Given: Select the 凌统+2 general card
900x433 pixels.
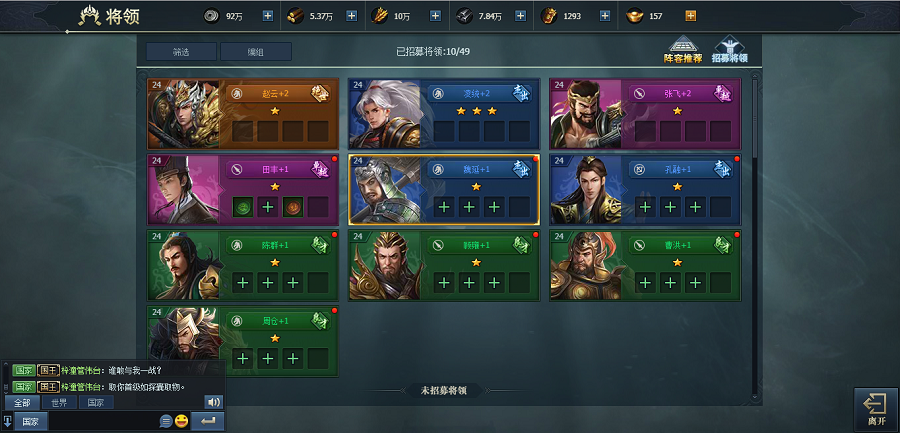Looking at the screenshot, I should [444, 113].
